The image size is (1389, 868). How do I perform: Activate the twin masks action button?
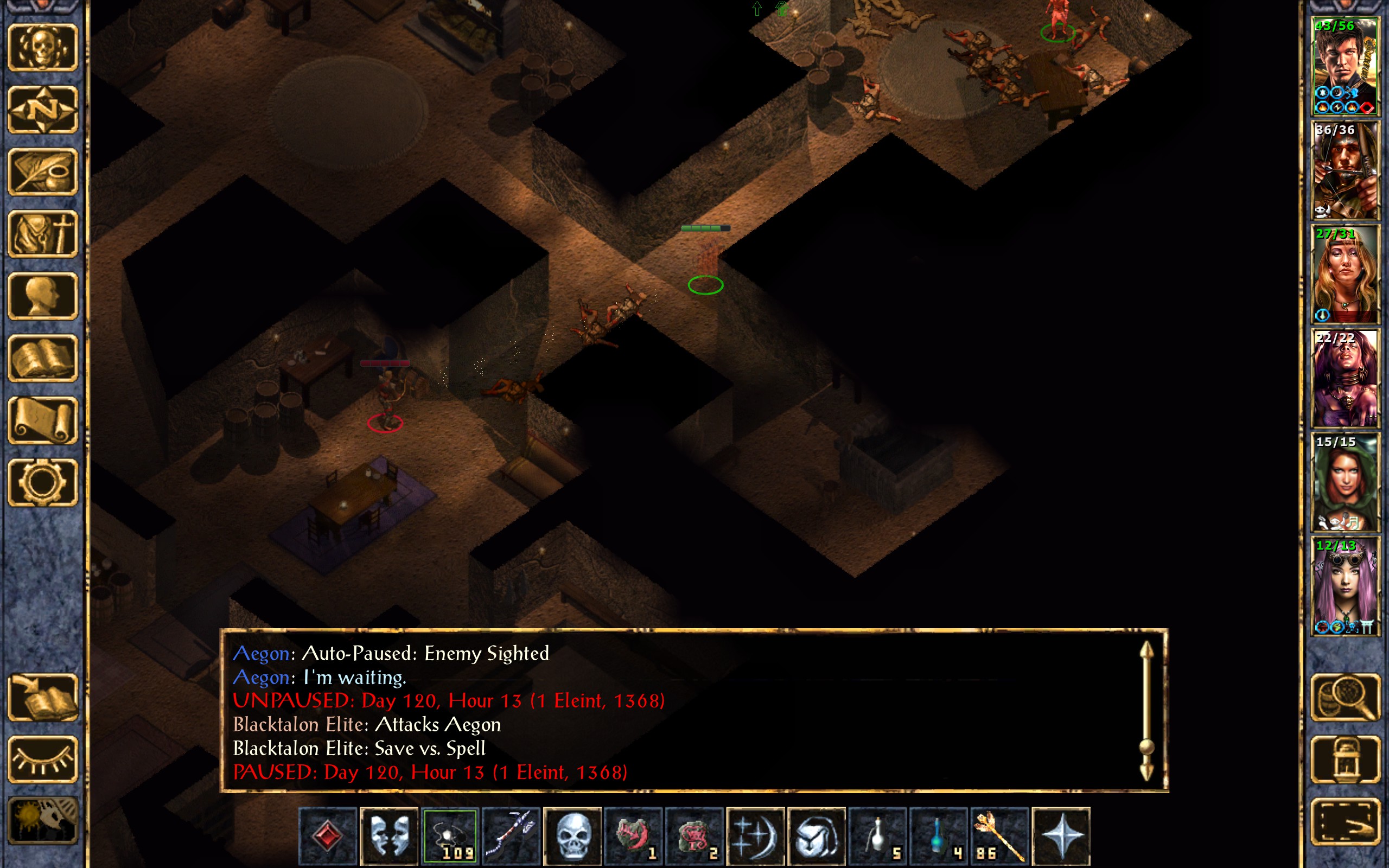point(389,836)
